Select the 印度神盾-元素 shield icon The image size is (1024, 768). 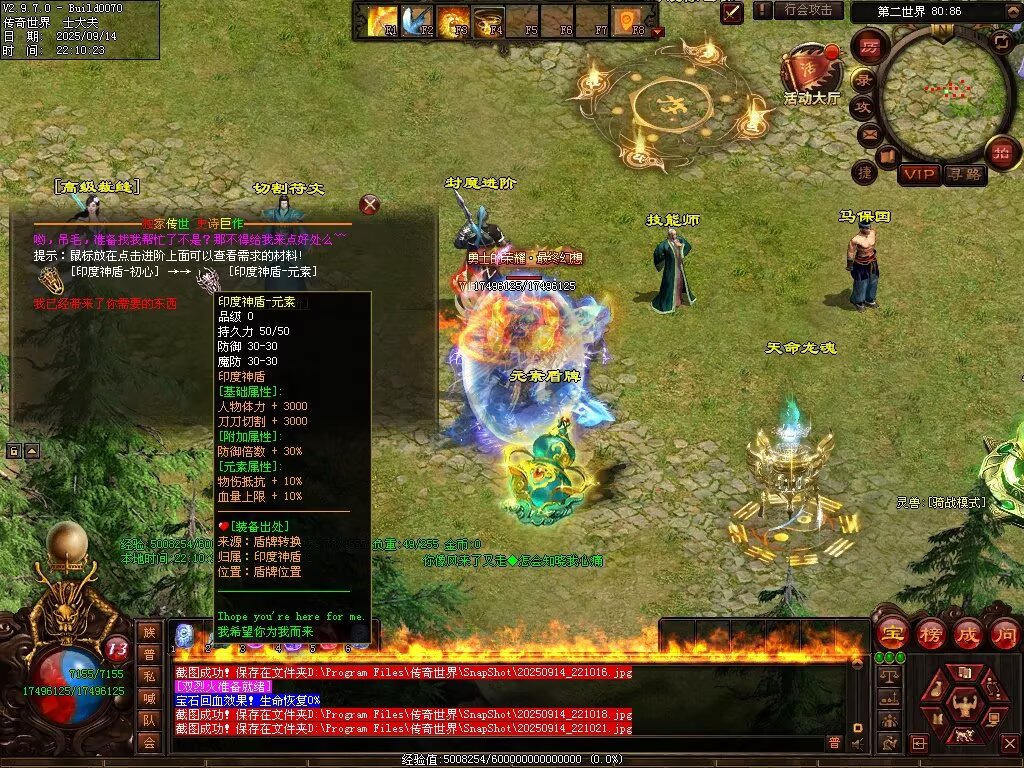click(x=208, y=279)
